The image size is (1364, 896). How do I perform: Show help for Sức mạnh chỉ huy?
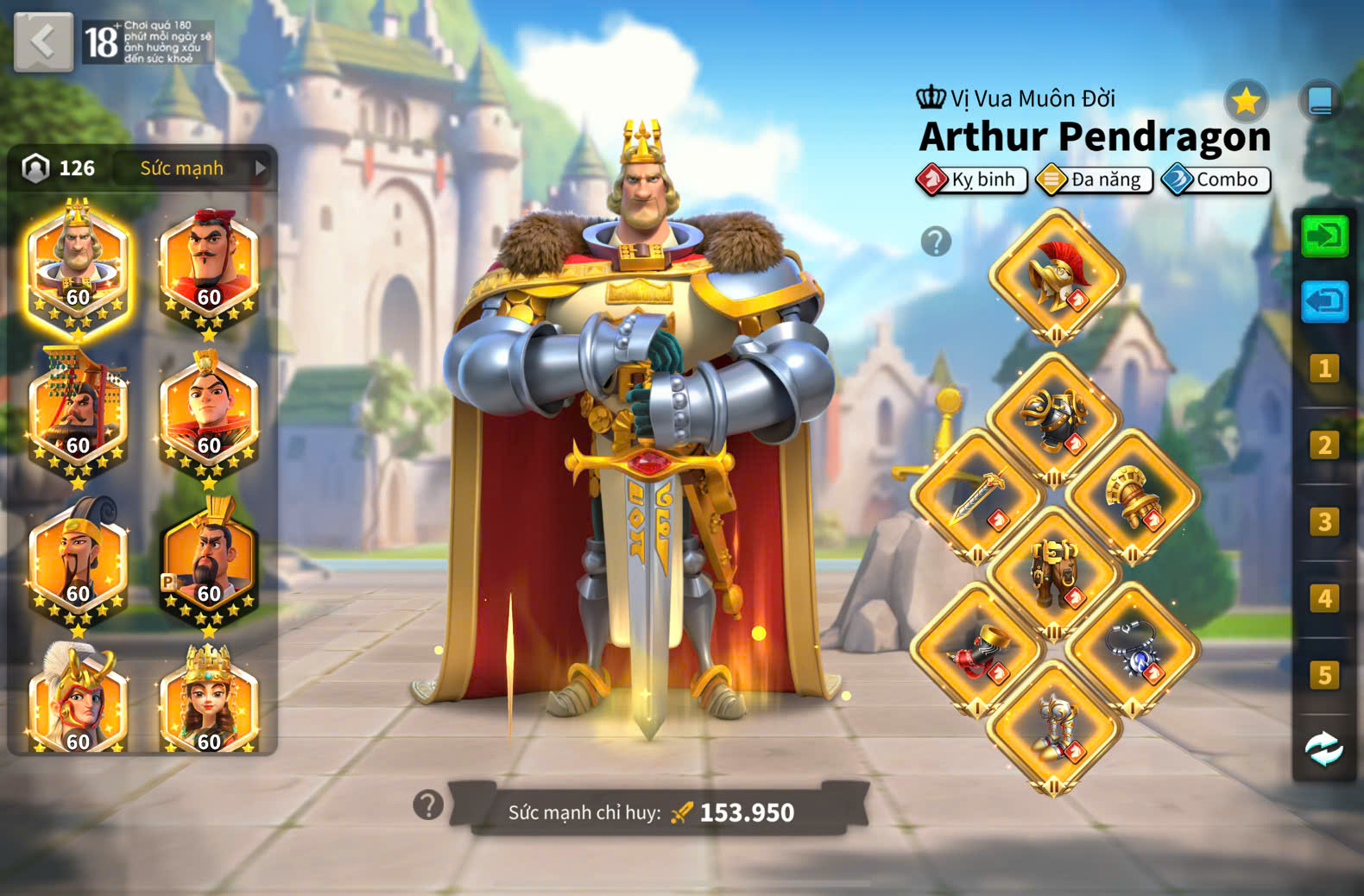(x=428, y=805)
